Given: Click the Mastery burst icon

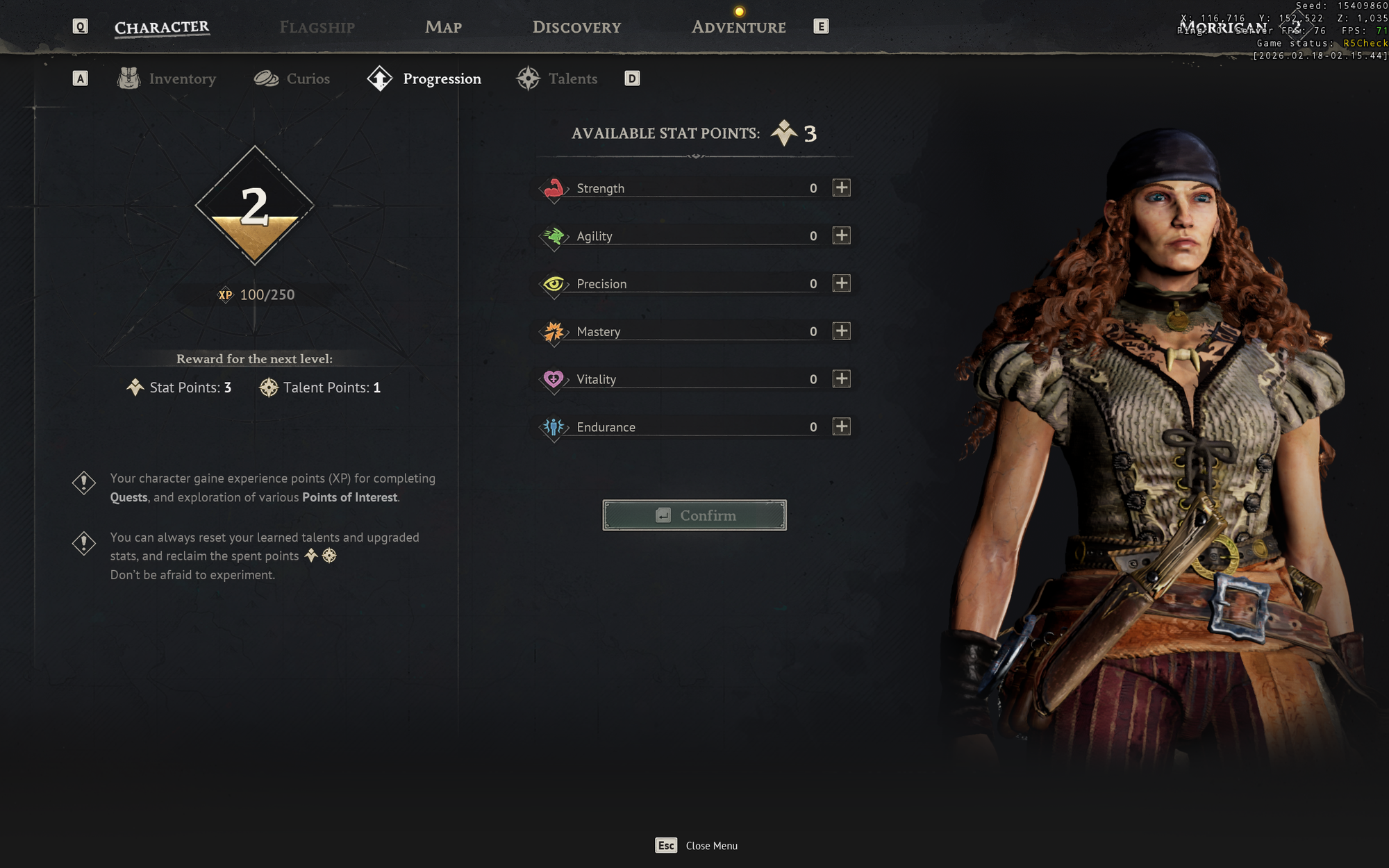Looking at the screenshot, I should click(553, 331).
